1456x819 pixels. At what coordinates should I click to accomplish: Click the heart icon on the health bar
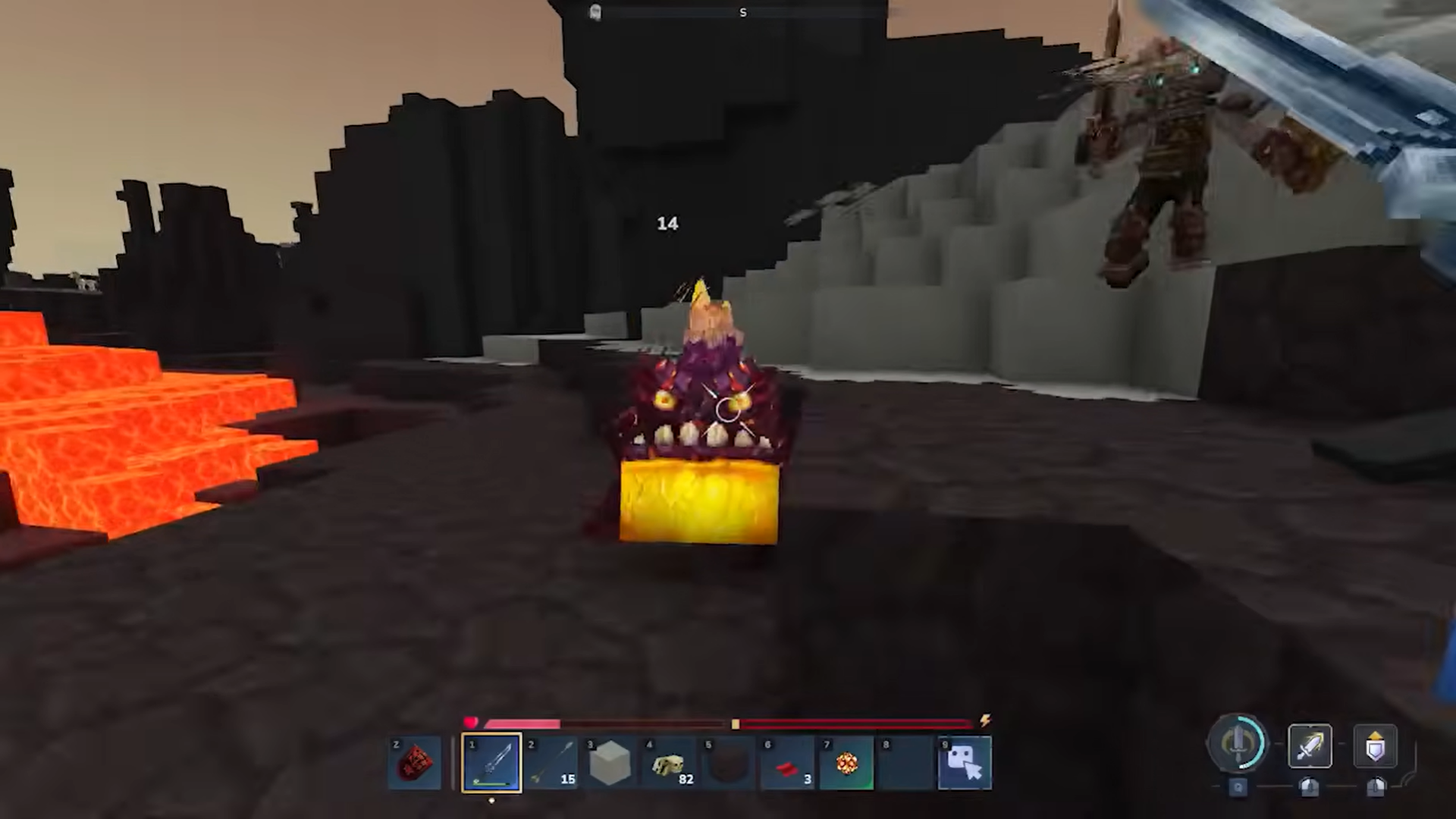click(471, 720)
